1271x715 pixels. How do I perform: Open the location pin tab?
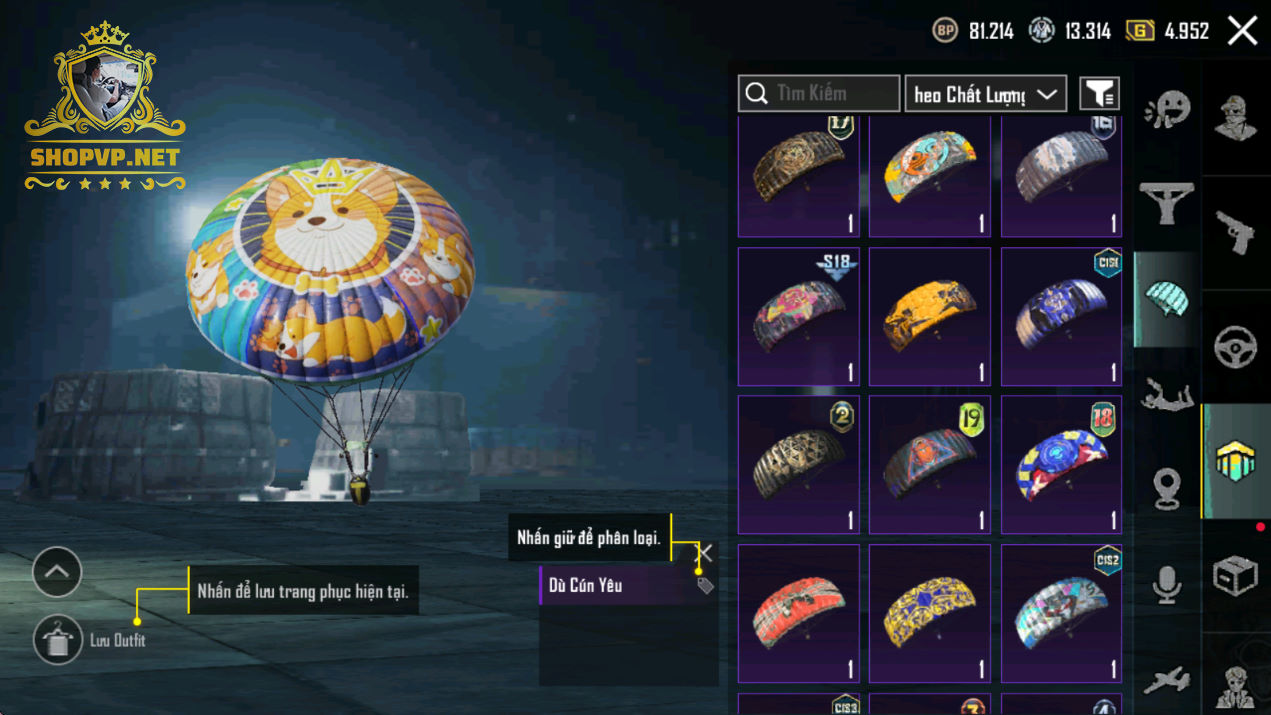1166,490
